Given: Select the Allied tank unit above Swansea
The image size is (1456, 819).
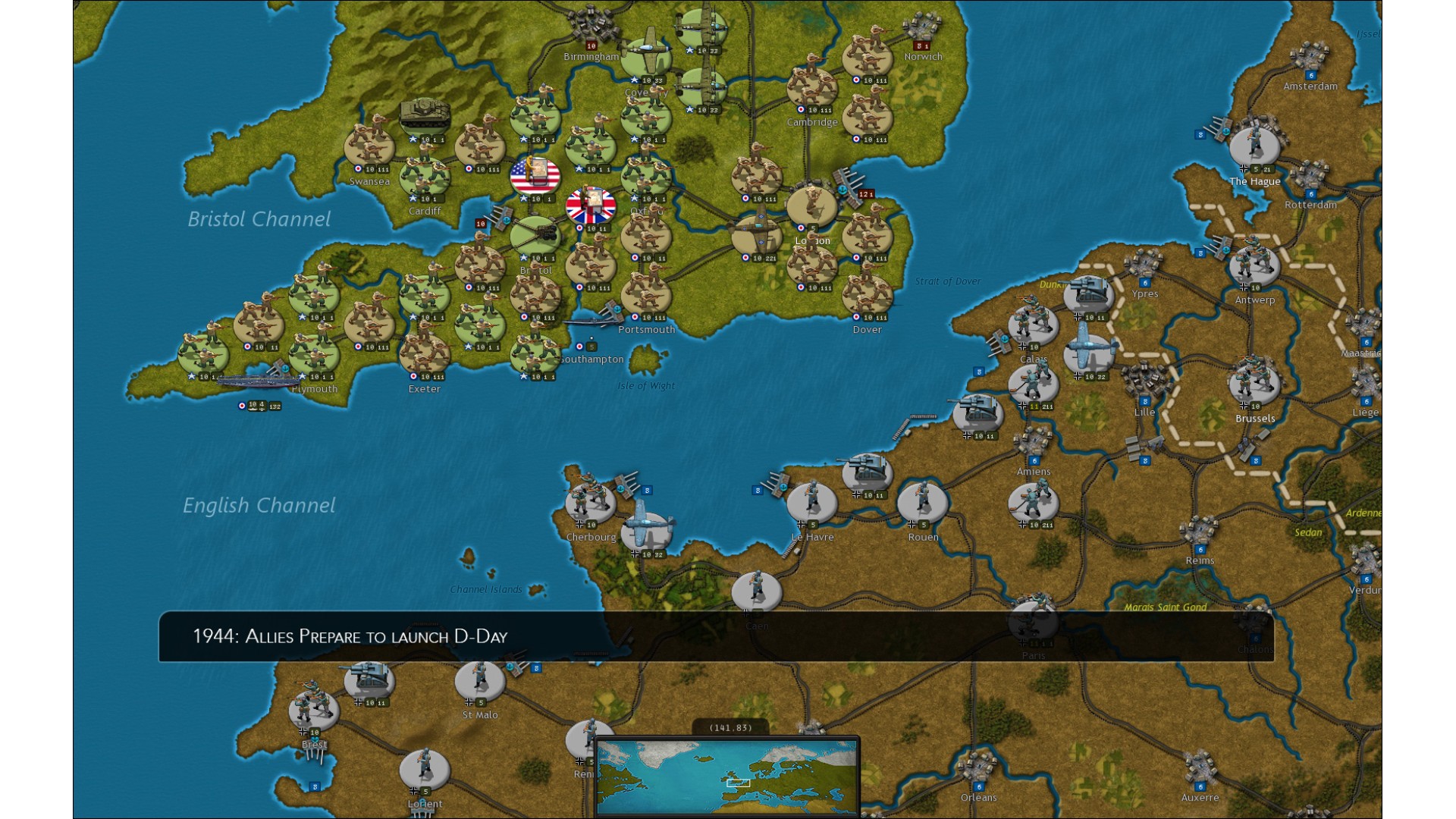Looking at the screenshot, I should (x=425, y=114).
